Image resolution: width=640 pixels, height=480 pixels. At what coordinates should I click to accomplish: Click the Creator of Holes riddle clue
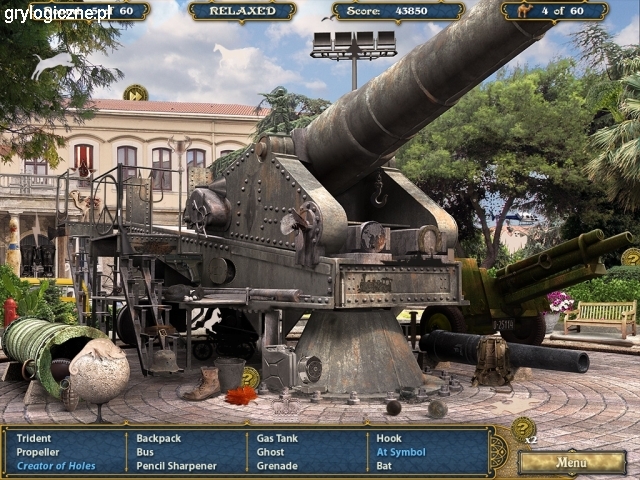click(57, 466)
